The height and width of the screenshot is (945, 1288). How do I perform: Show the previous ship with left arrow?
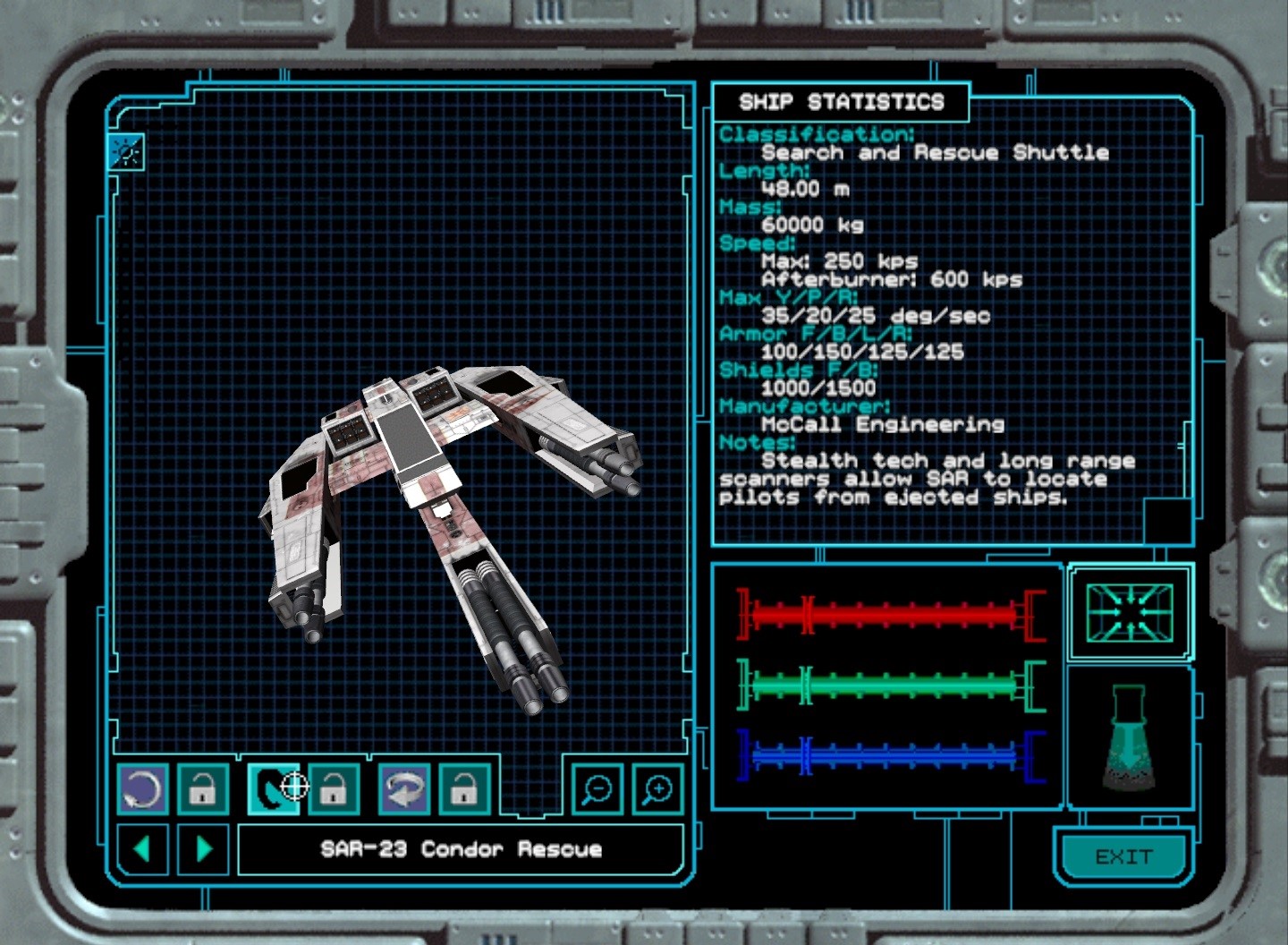click(142, 848)
